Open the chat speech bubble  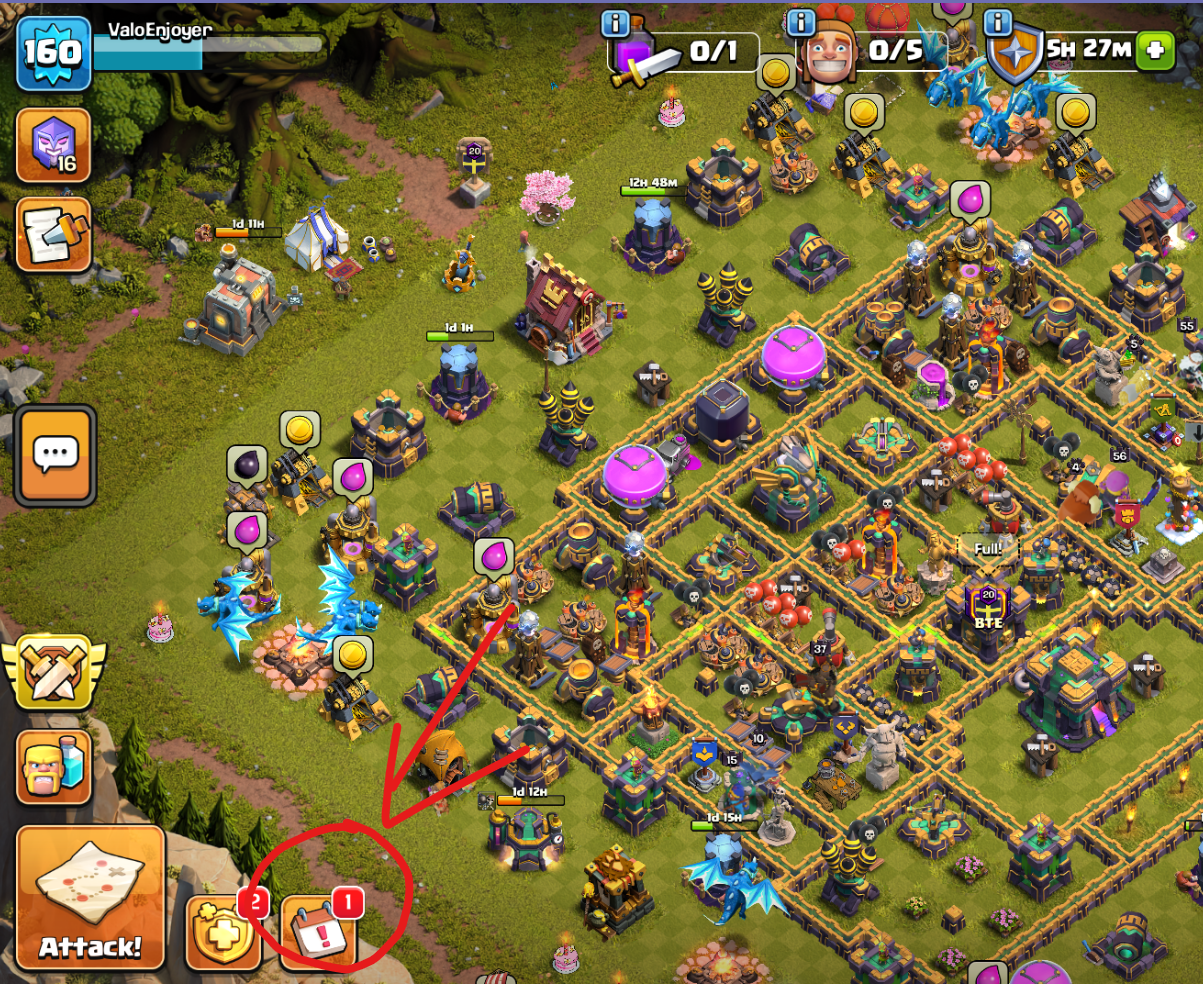click(54, 455)
